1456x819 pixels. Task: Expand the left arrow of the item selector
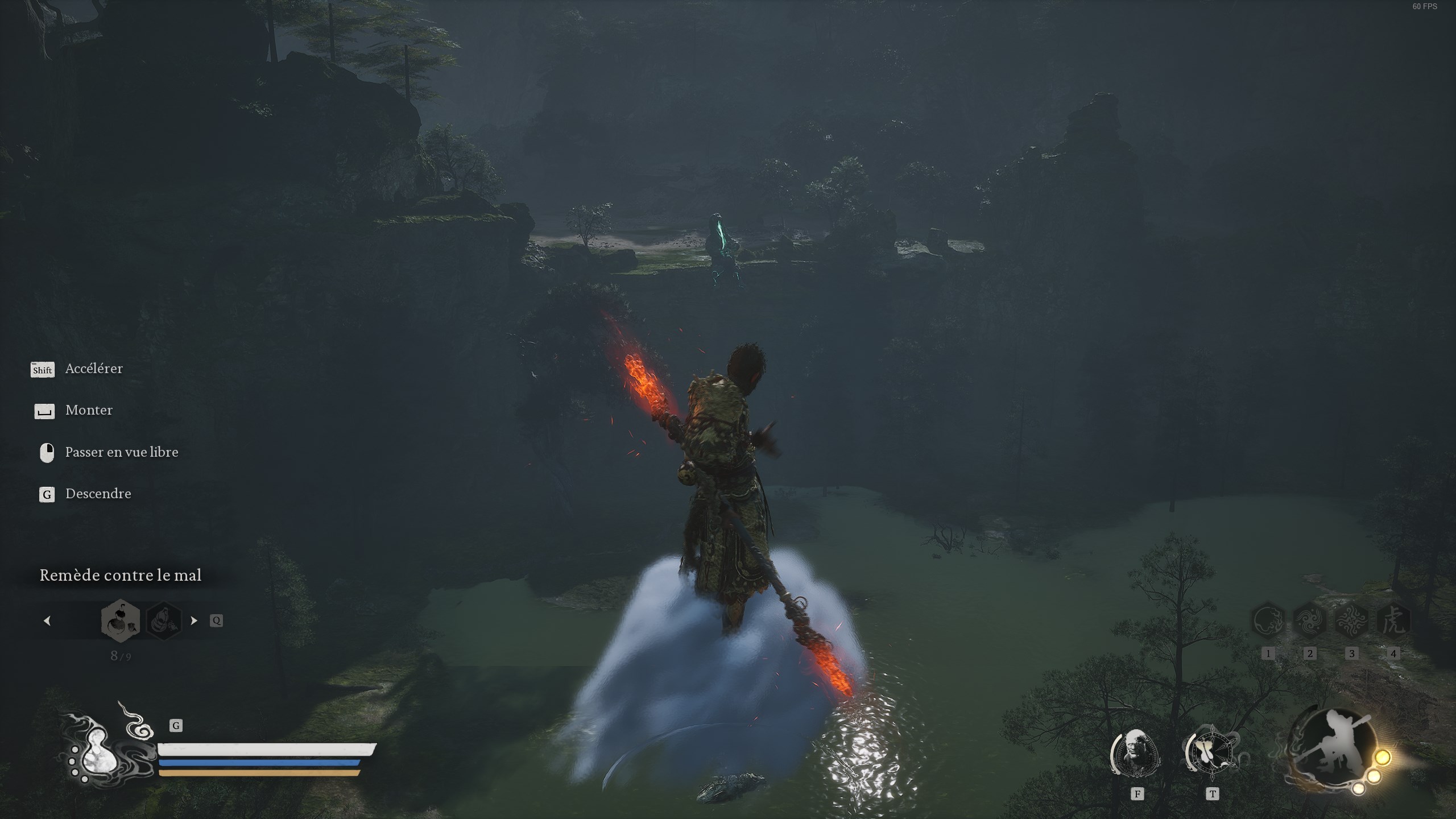(48, 621)
